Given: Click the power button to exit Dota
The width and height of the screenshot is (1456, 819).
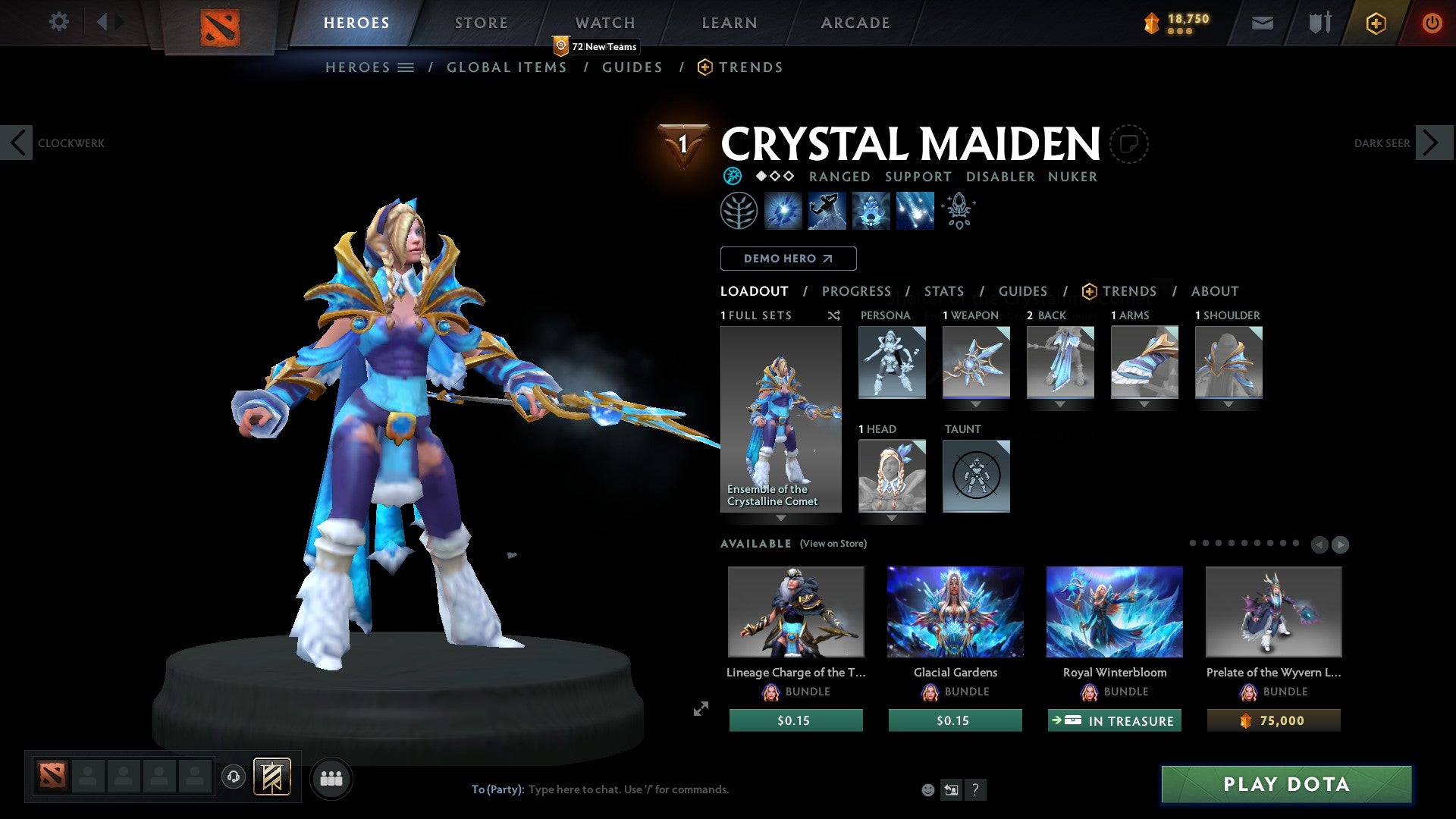Looking at the screenshot, I should point(1432,23).
